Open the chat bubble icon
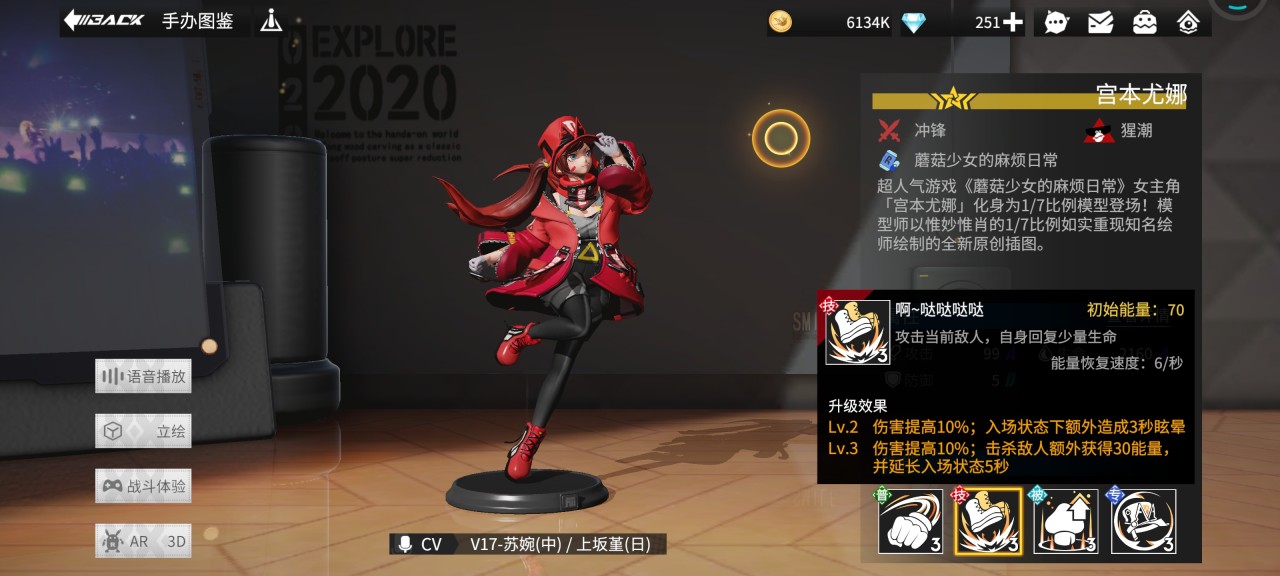The height and width of the screenshot is (576, 1280). (1056, 22)
